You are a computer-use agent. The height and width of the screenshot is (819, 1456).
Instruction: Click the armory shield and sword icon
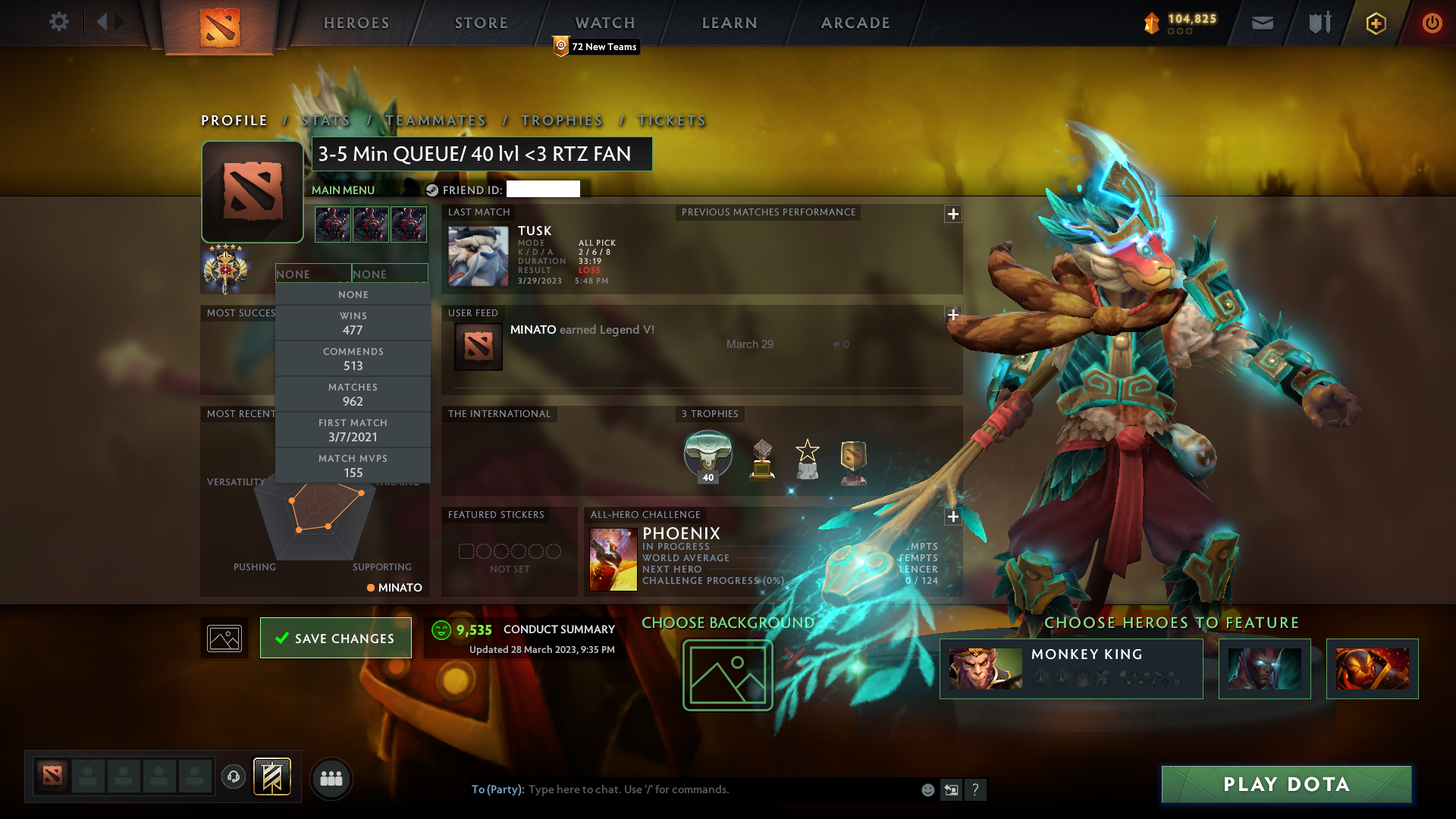pos(1318,23)
